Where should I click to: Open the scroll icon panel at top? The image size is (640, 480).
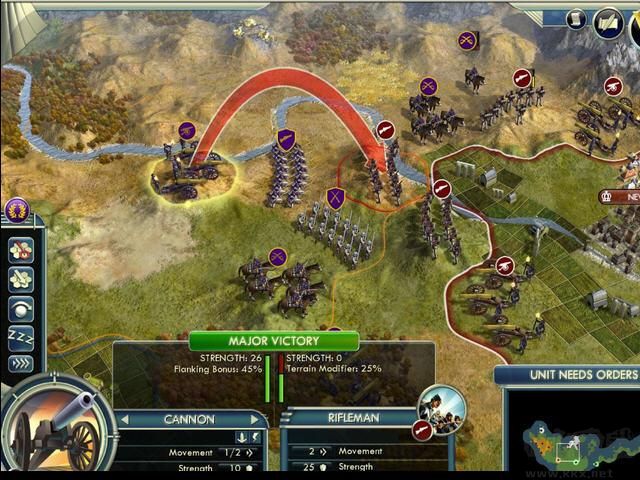click(x=576, y=19)
